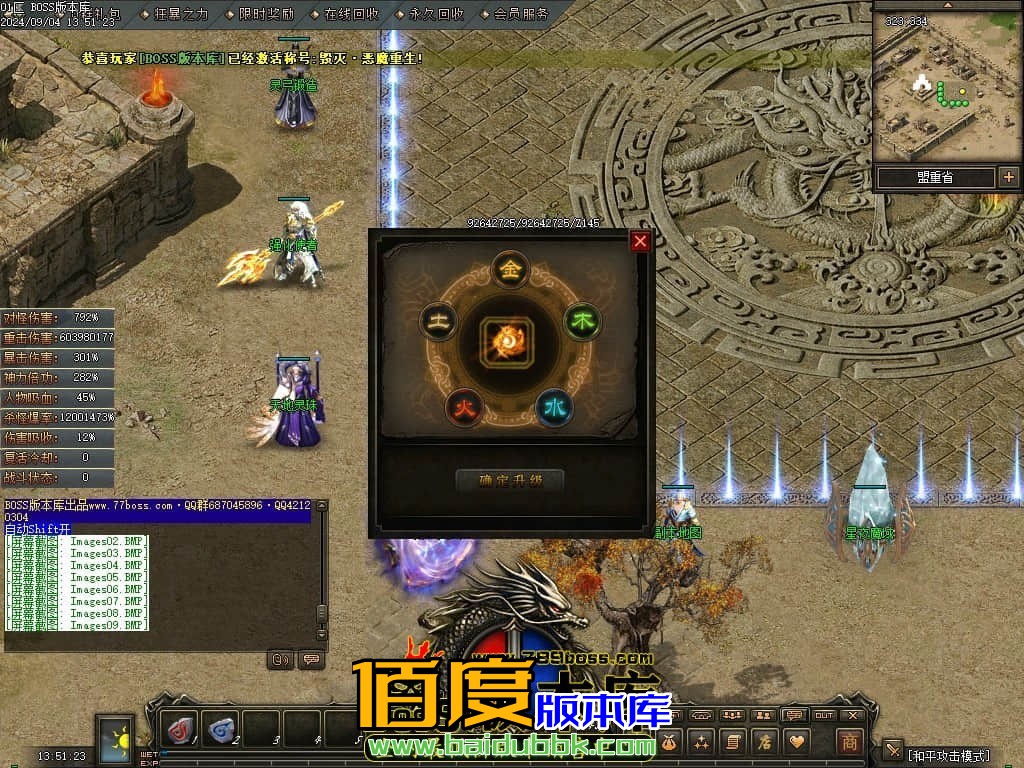The height and width of the screenshot is (768, 1024).
Task: Click the heart icon on the bottom bar
Action: click(x=797, y=741)
